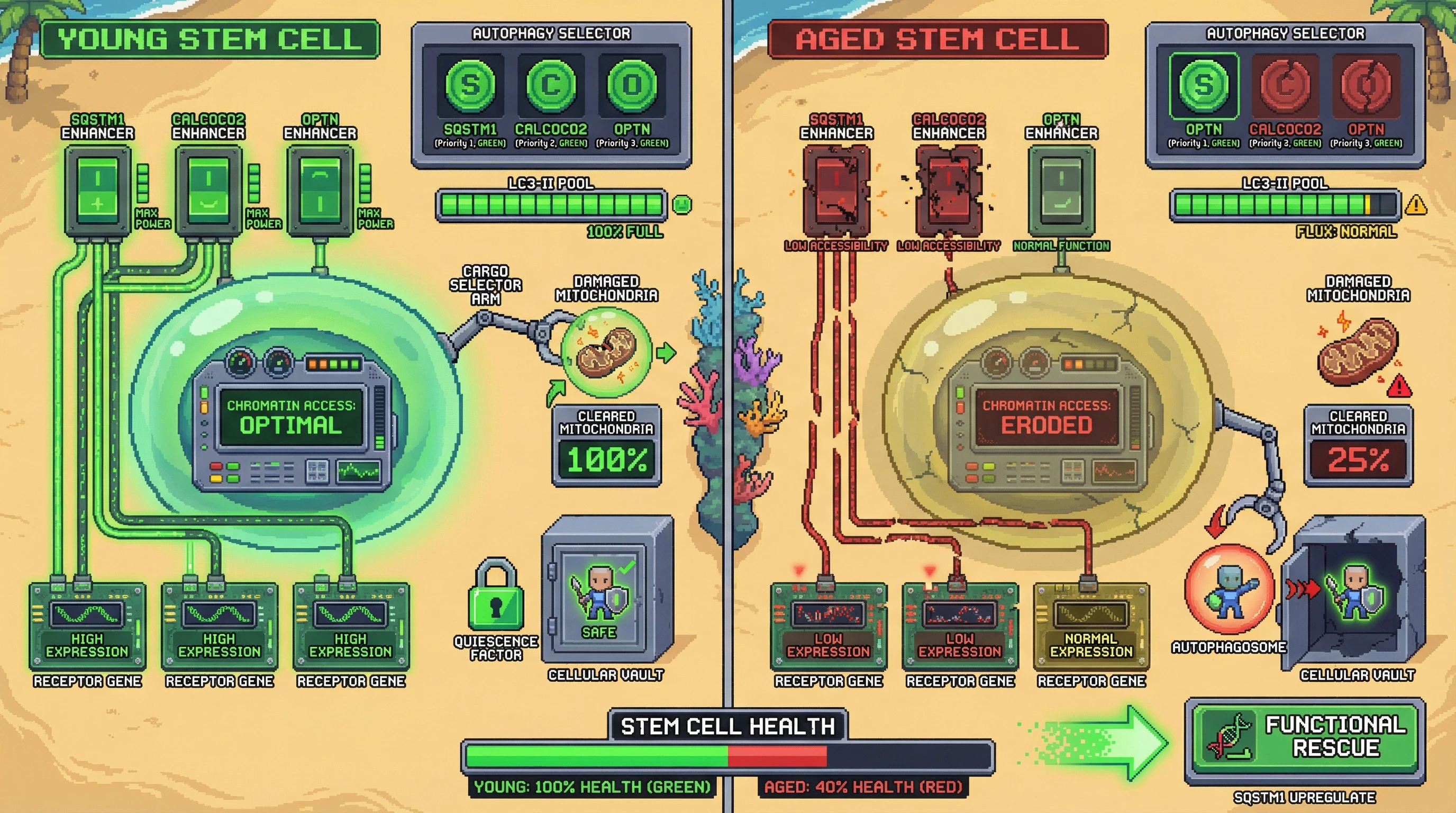Choose the green CALCOCO2 C selector button
The height and width of the screenshot is (813, 1456).
[x=551, y=85]
